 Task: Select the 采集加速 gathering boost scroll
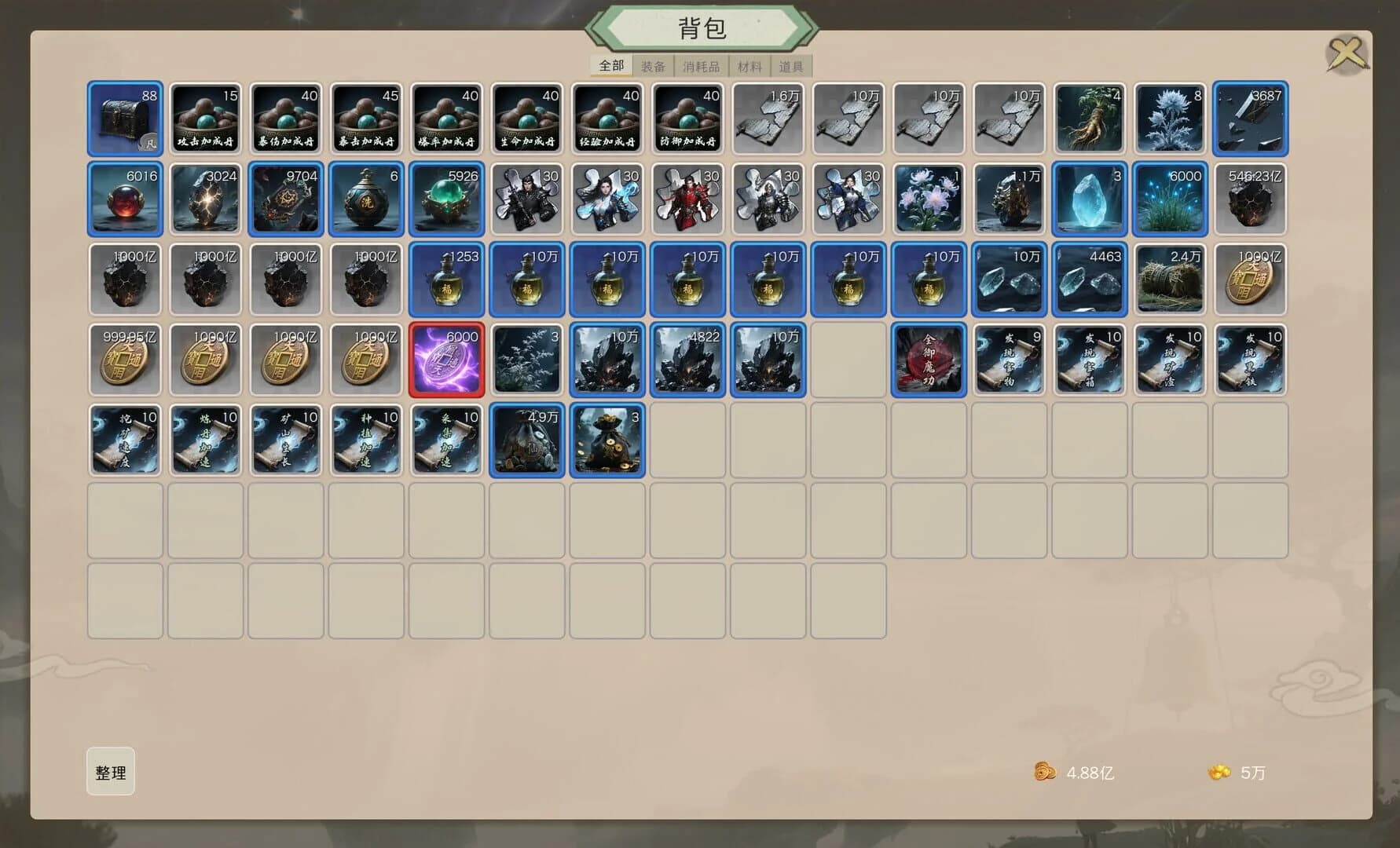[447, 440]
